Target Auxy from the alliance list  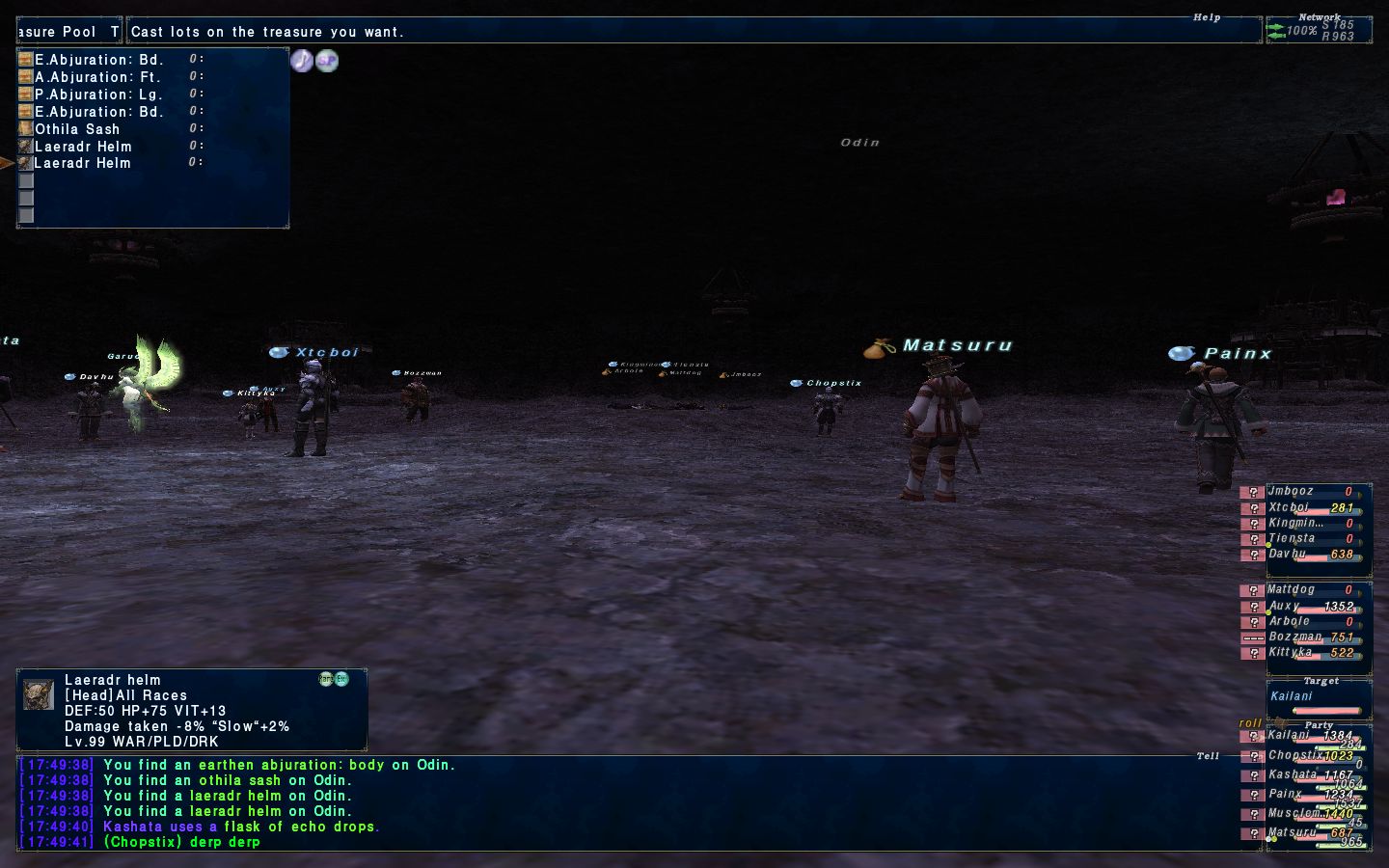(x=1285, y=606)
